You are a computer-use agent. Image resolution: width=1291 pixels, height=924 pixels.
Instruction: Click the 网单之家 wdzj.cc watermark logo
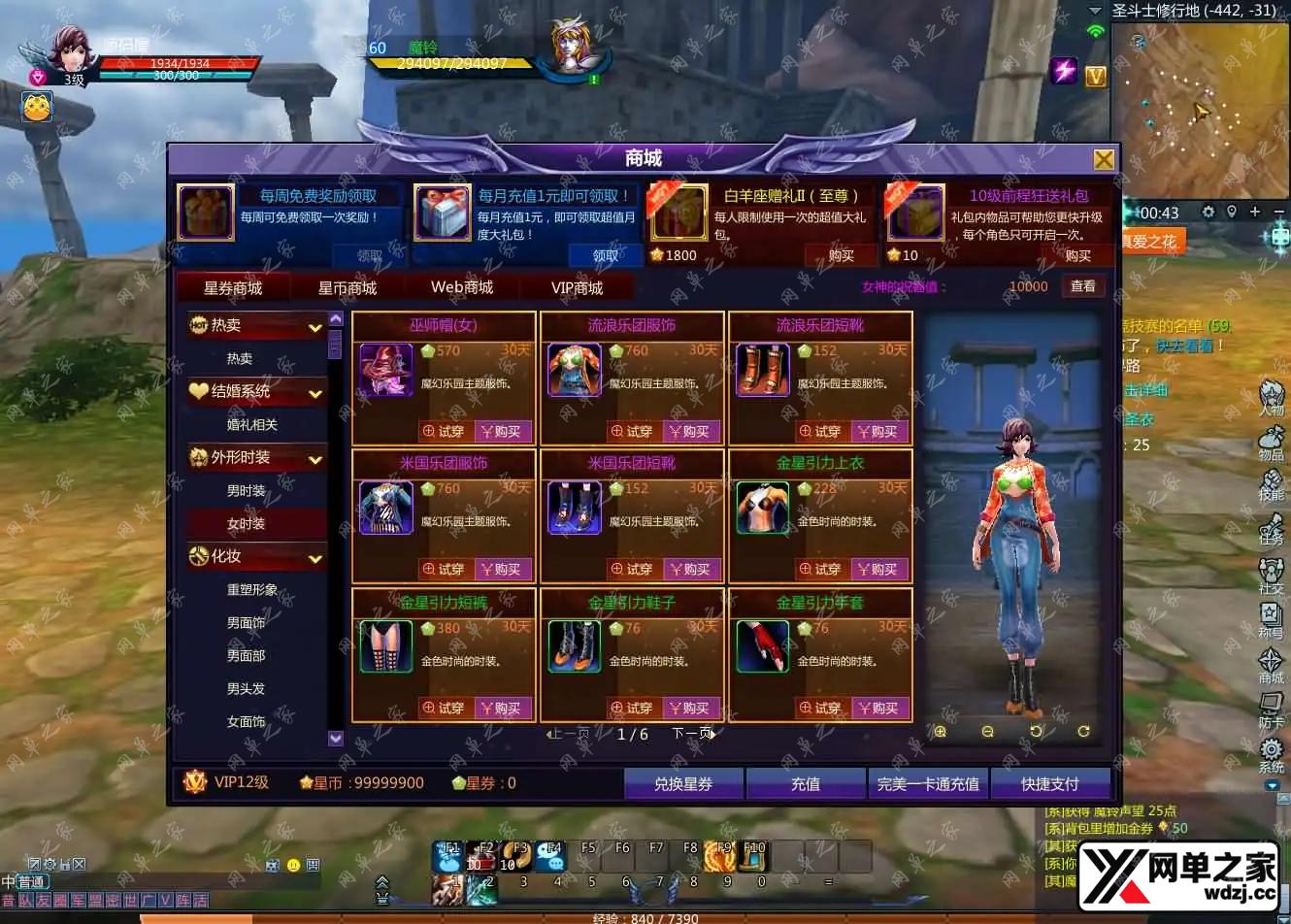point(1178,871)
